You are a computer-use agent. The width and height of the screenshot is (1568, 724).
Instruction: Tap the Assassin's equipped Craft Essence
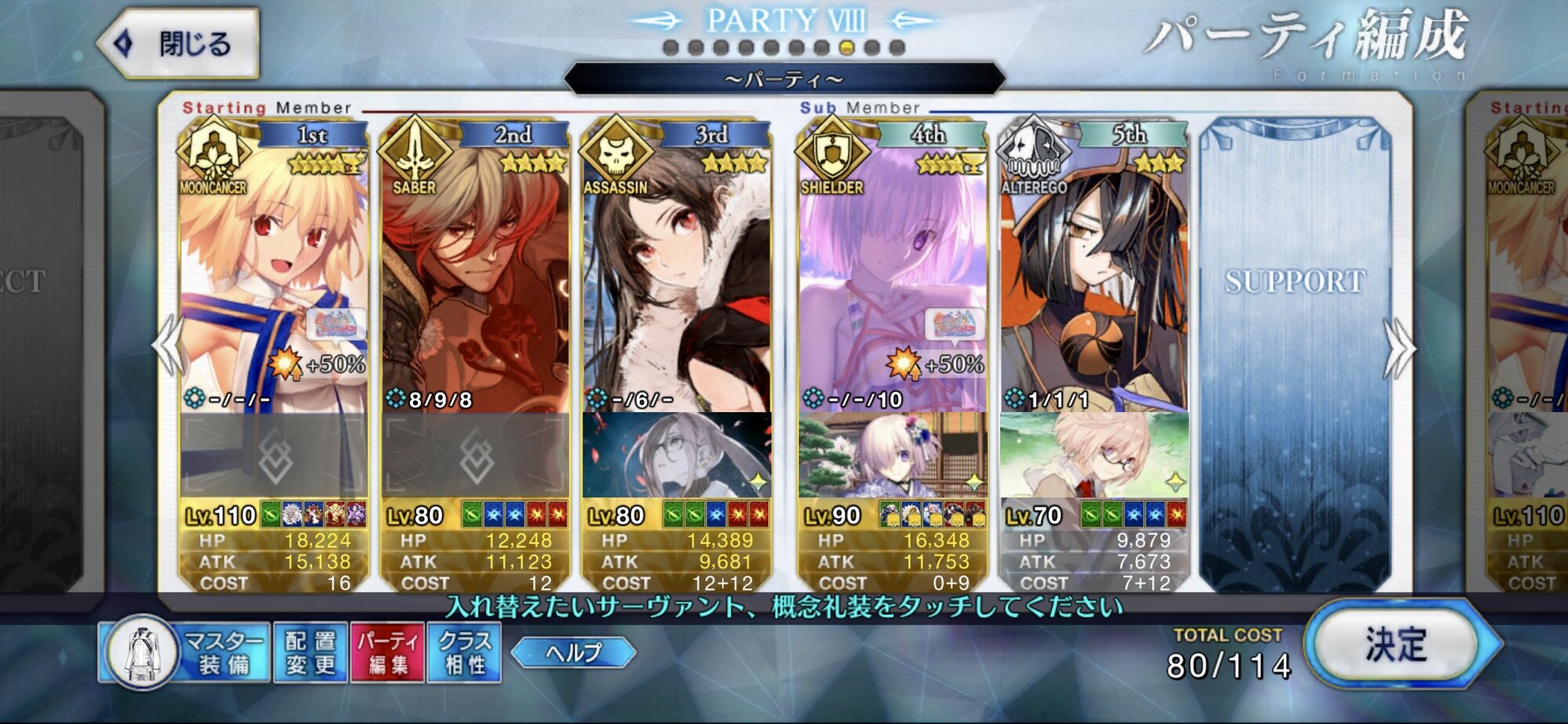coord(677,455)
